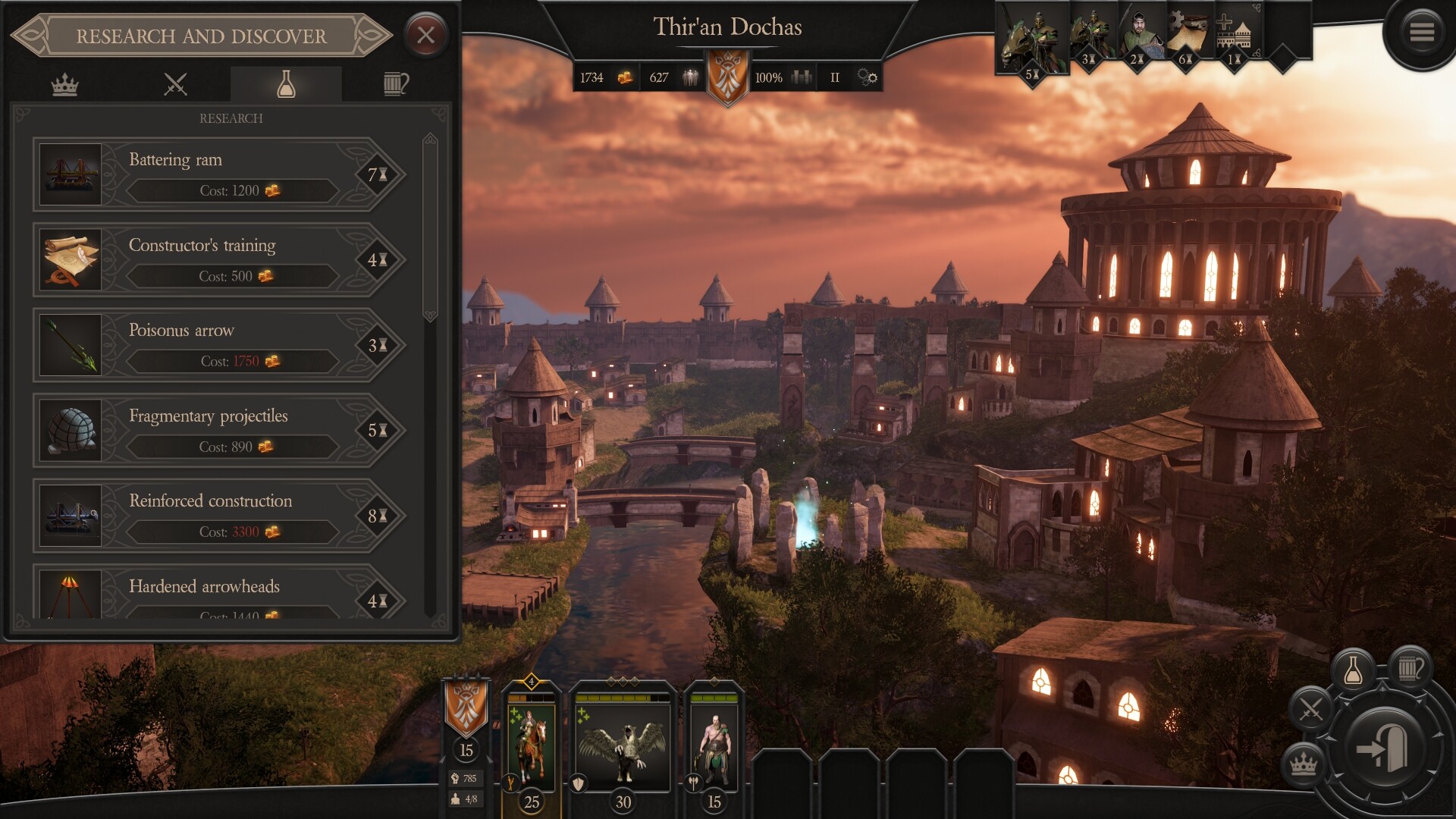Screen dimensions: 1456x819
Task: Select Hardened arrowheads research
Action: (220, 595)
